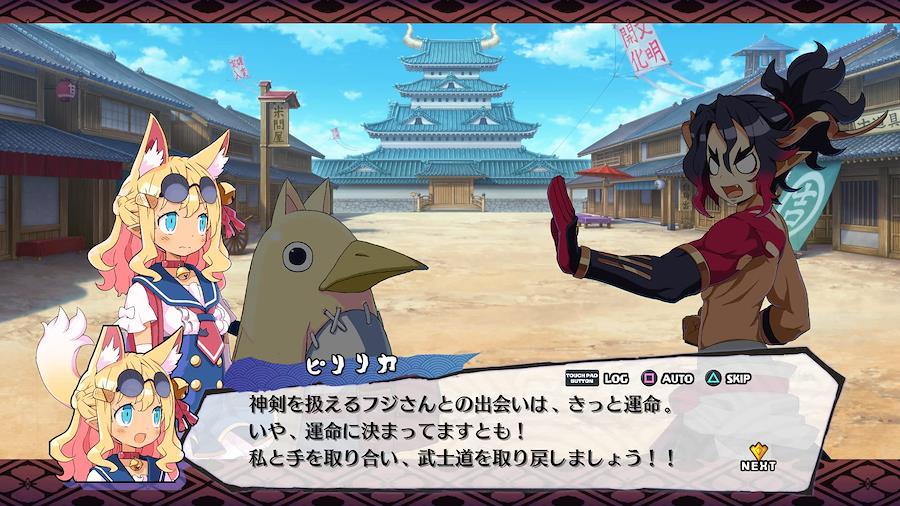Activate SKIP for the dialogue
The height and width of the screenshot is (506, 900).
tap(728, 379)
